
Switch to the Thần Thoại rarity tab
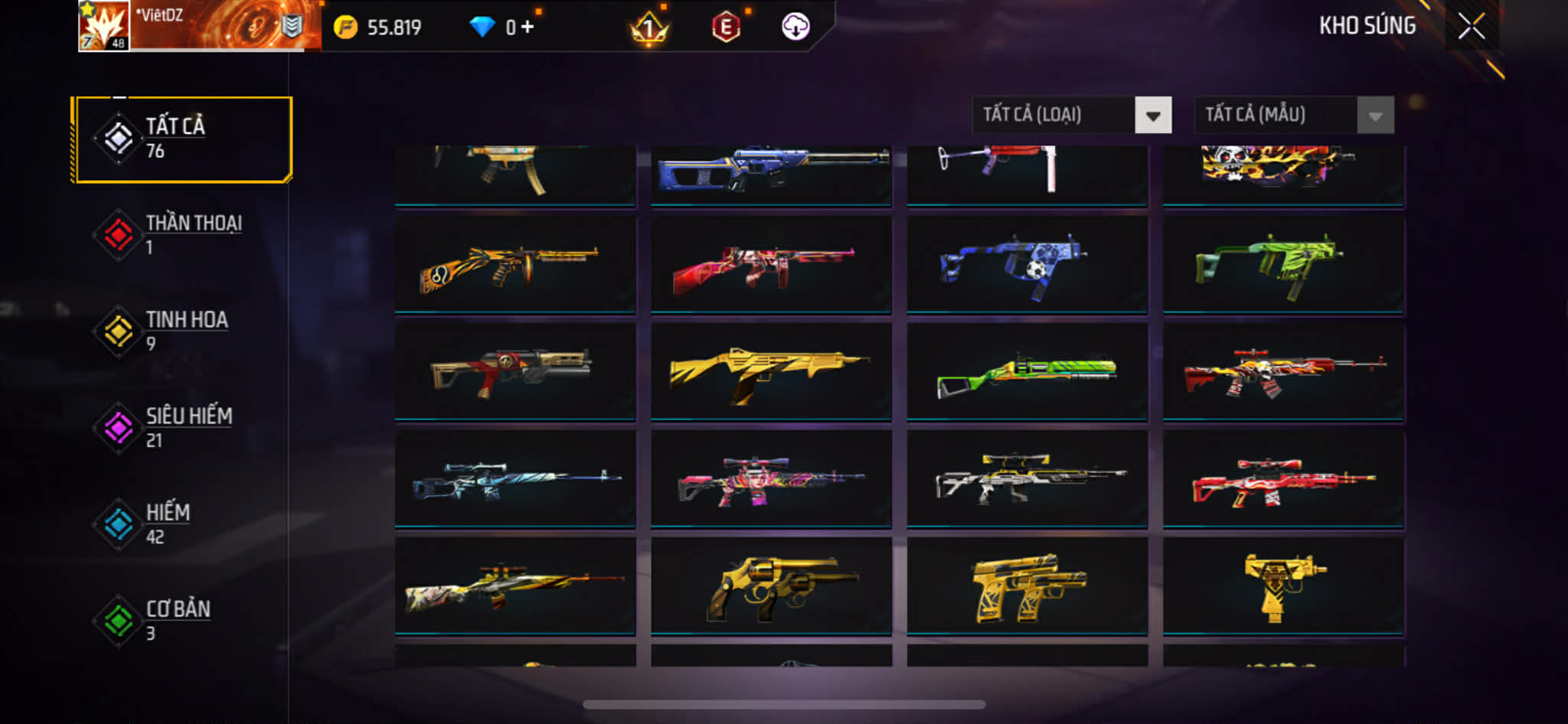[x=182, y=235]
